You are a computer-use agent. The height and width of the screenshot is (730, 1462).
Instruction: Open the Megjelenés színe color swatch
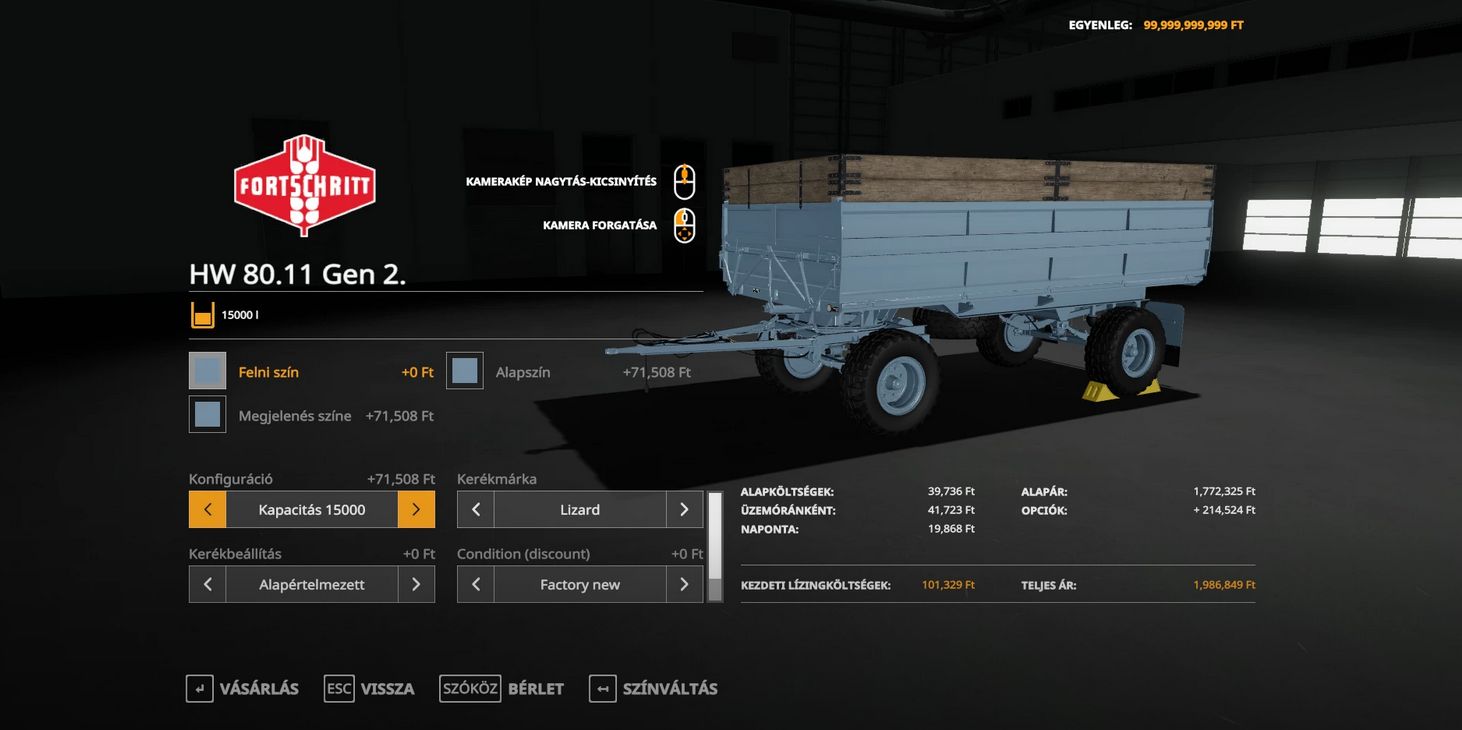click(x=207, y=414)
